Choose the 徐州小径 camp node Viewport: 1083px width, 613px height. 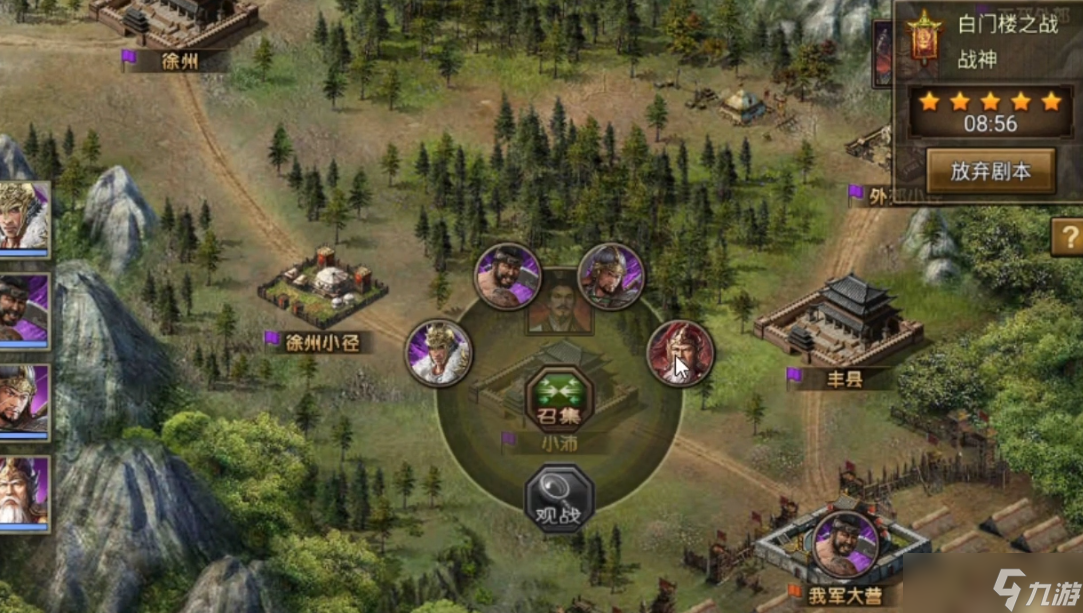(322, 290)
